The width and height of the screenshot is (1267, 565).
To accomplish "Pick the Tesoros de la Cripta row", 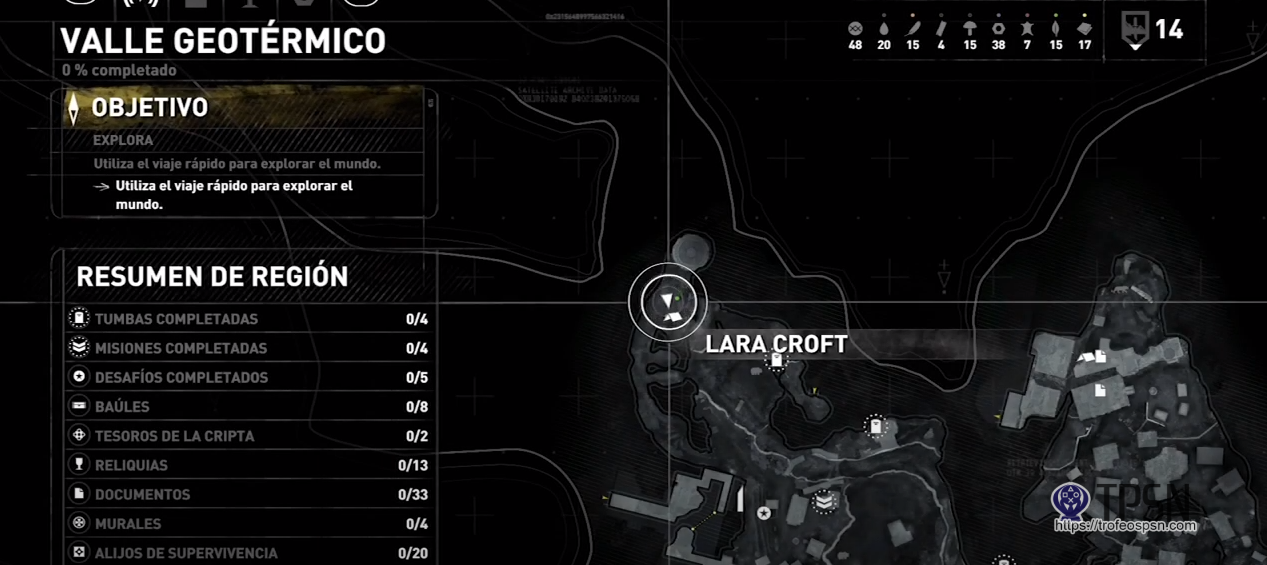I will pos(248,436).
